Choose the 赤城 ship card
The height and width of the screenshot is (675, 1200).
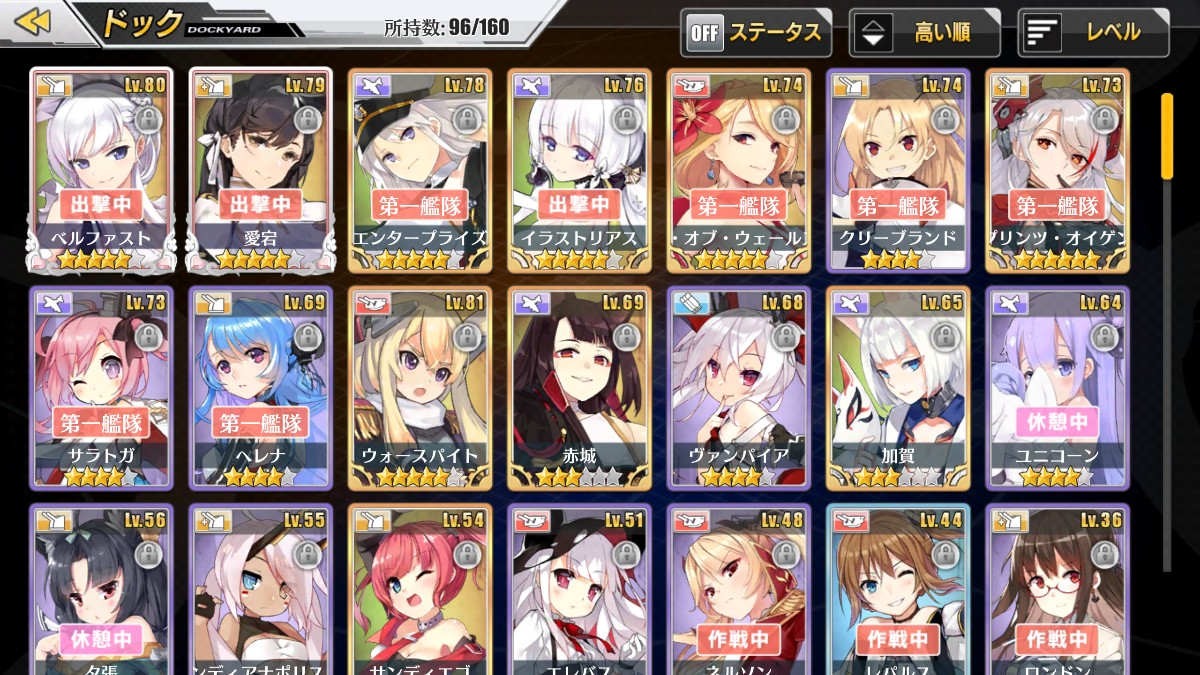click(x=579, y=388)
